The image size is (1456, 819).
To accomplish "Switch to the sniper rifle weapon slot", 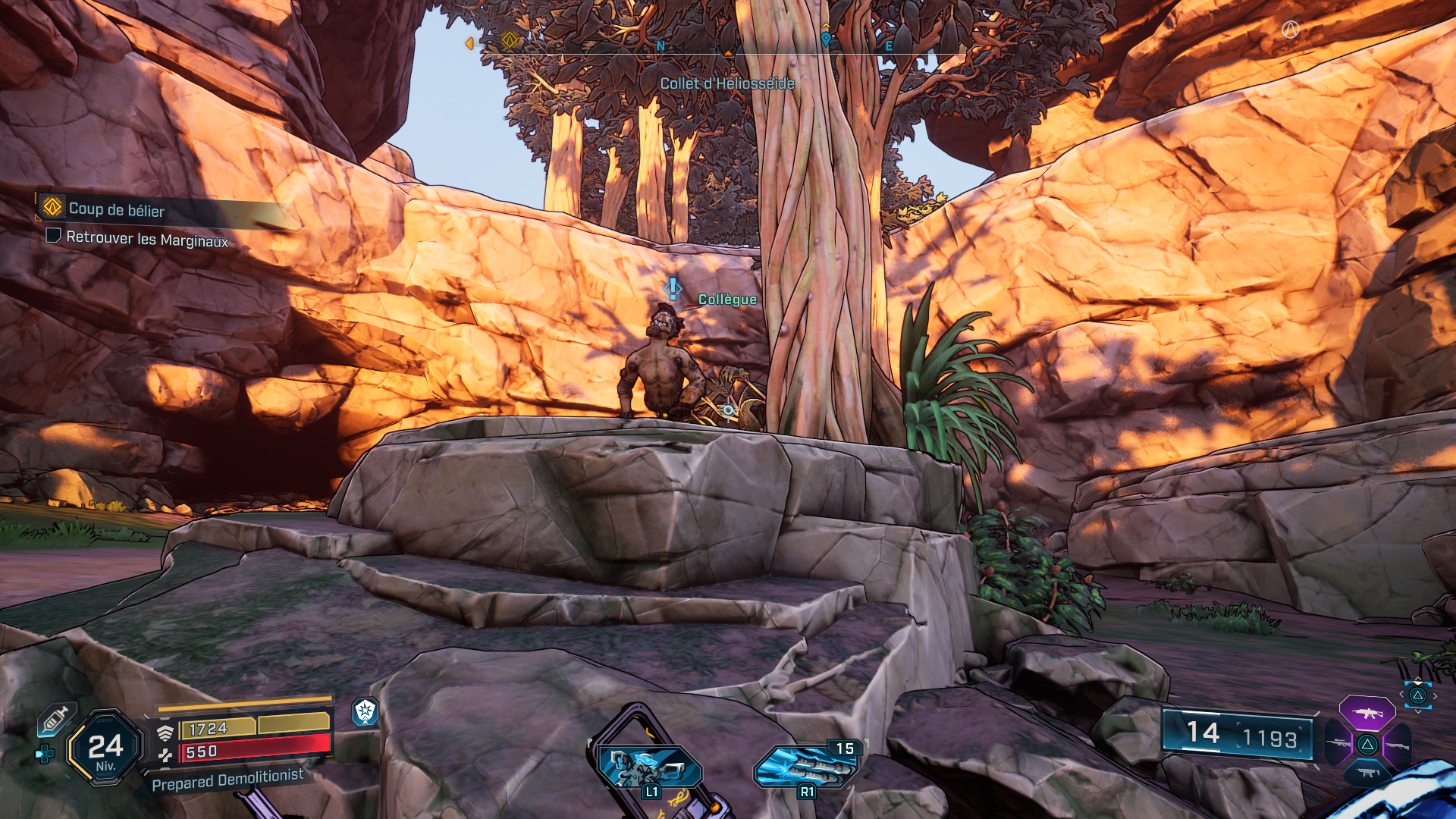I will pyautogui.click(x=1338, y=743).
